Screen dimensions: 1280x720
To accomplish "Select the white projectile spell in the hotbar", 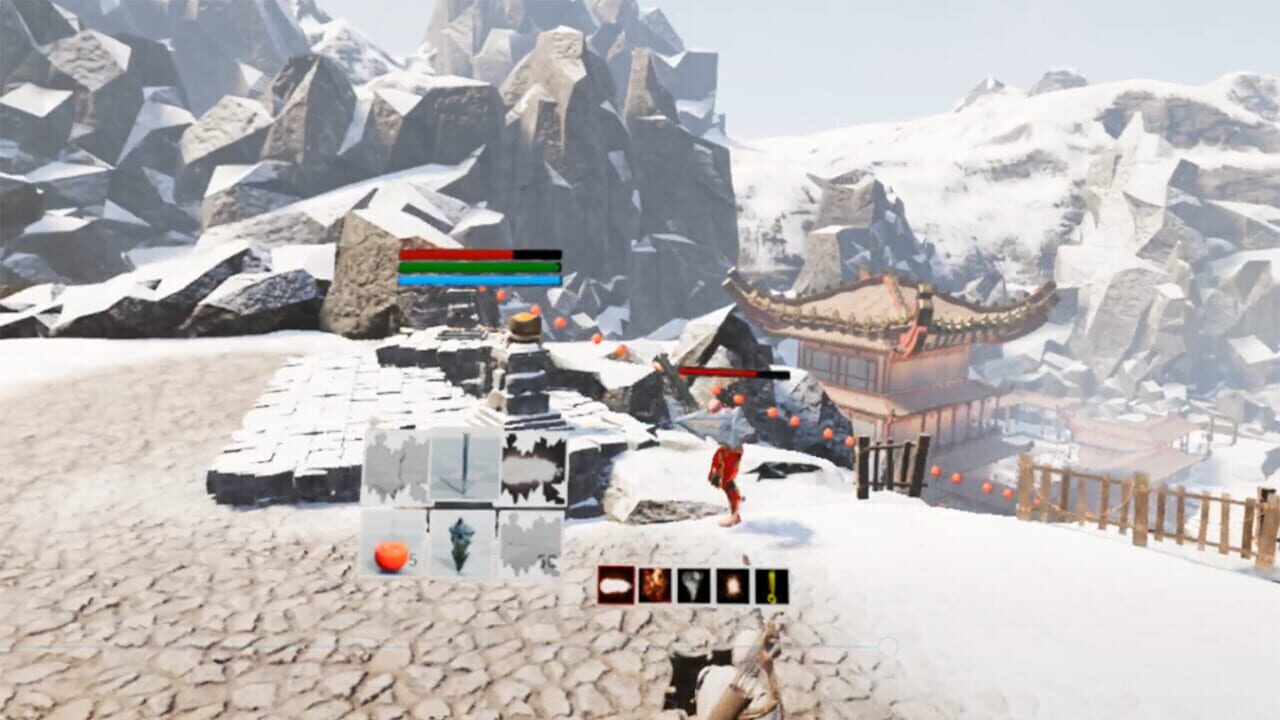I will click(x=615, y=587).
